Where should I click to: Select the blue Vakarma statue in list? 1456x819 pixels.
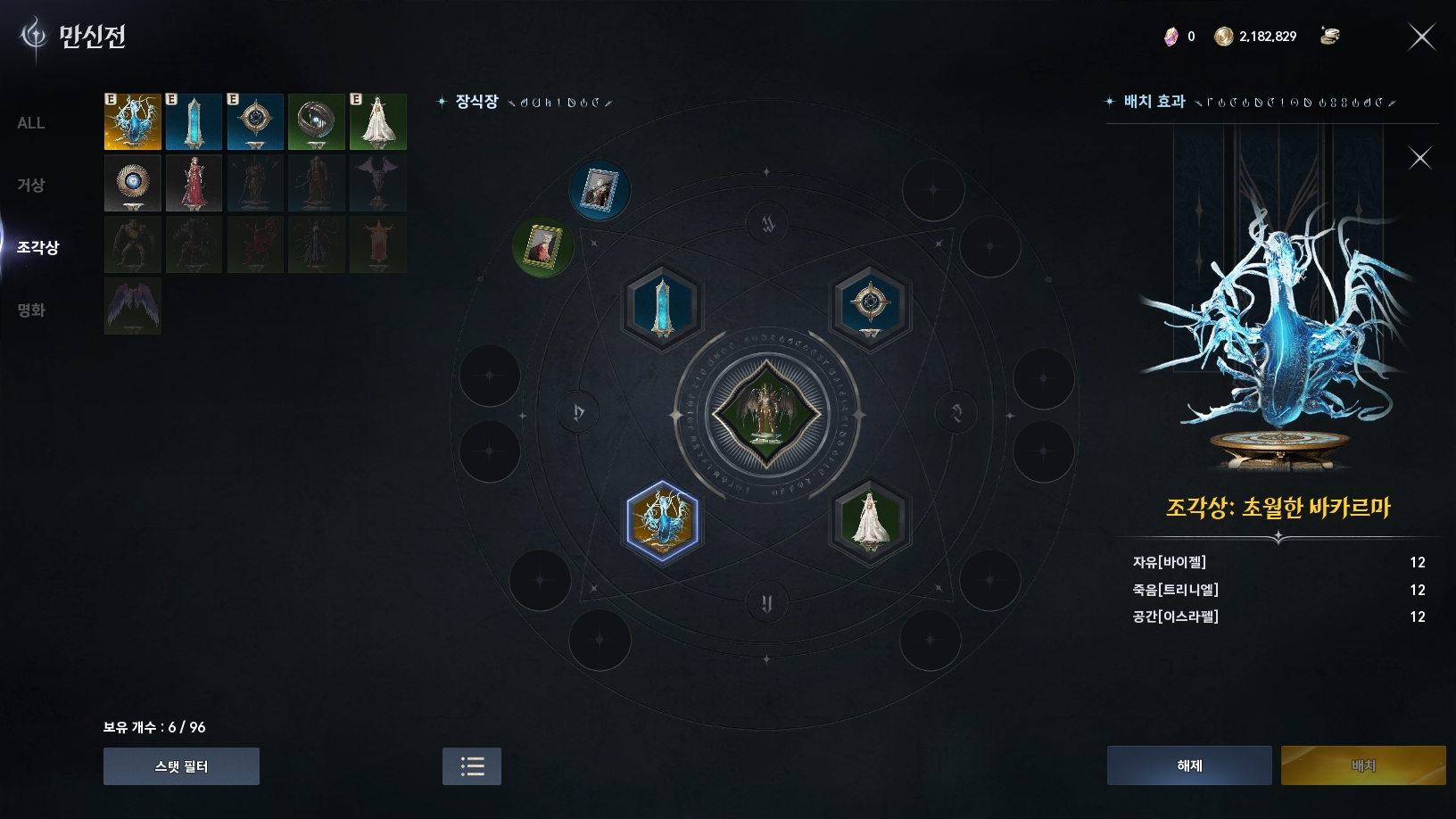(x=133, y=121)
